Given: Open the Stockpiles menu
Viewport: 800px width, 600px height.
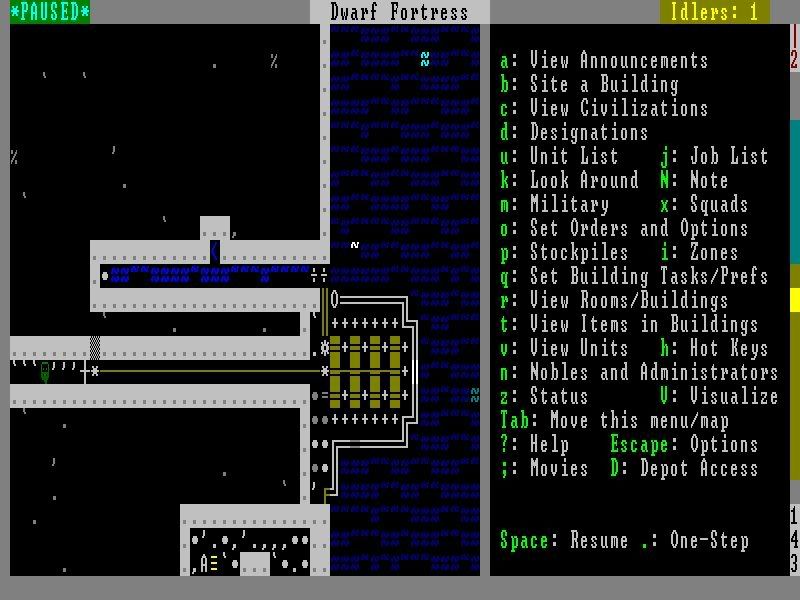Looking at the screenshot, I should pos(564,253).
